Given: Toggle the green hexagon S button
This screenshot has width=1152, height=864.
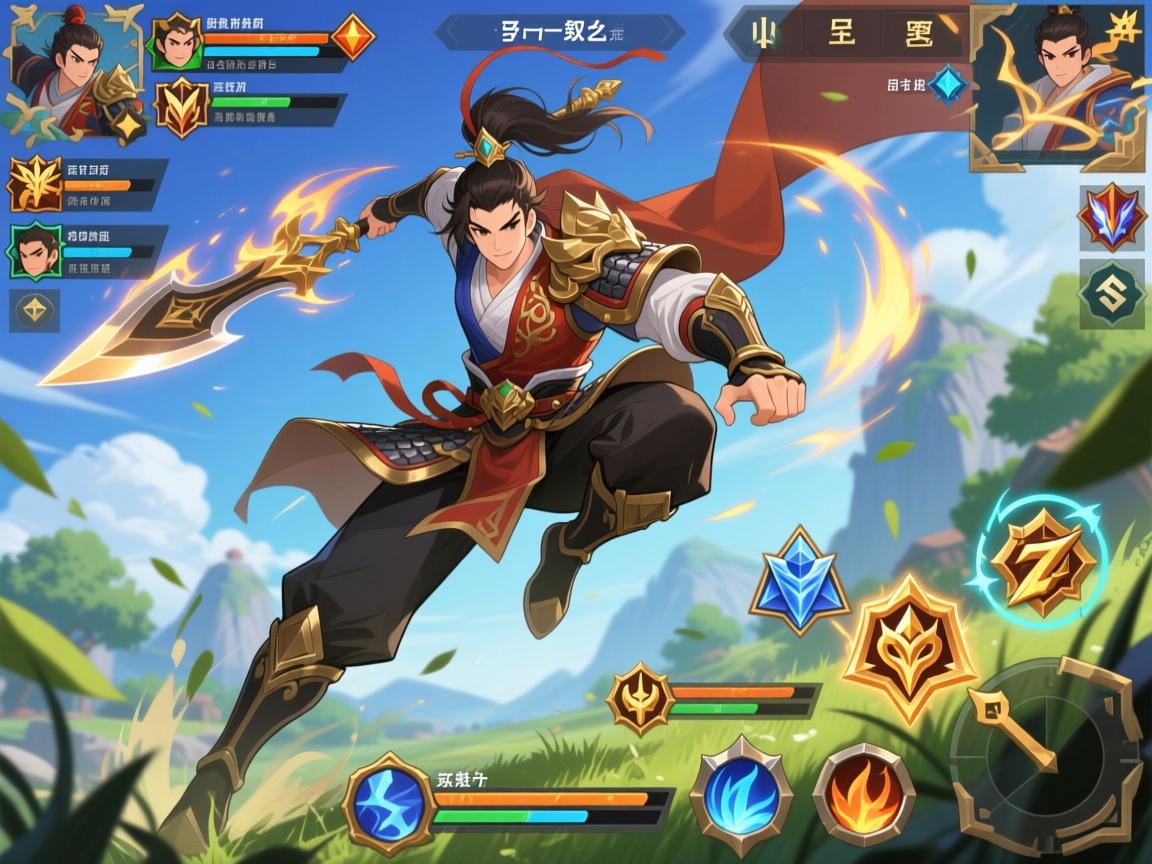Looking at the screenshot, I should pos(1111,294).
